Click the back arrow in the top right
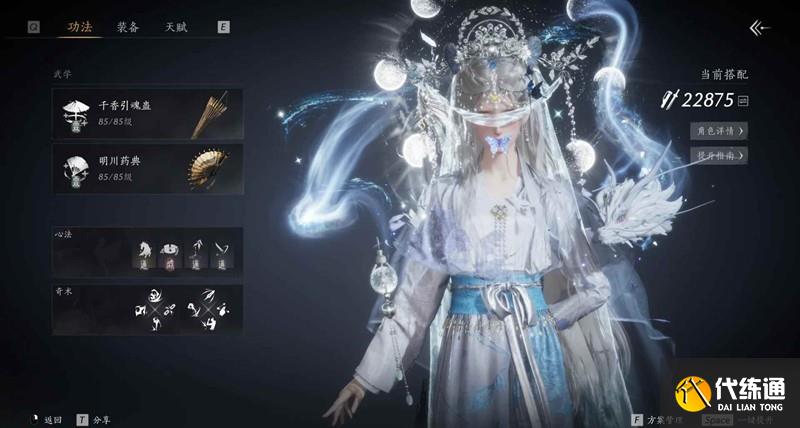Viewport: 800px width, 428px height. point(759,28)
